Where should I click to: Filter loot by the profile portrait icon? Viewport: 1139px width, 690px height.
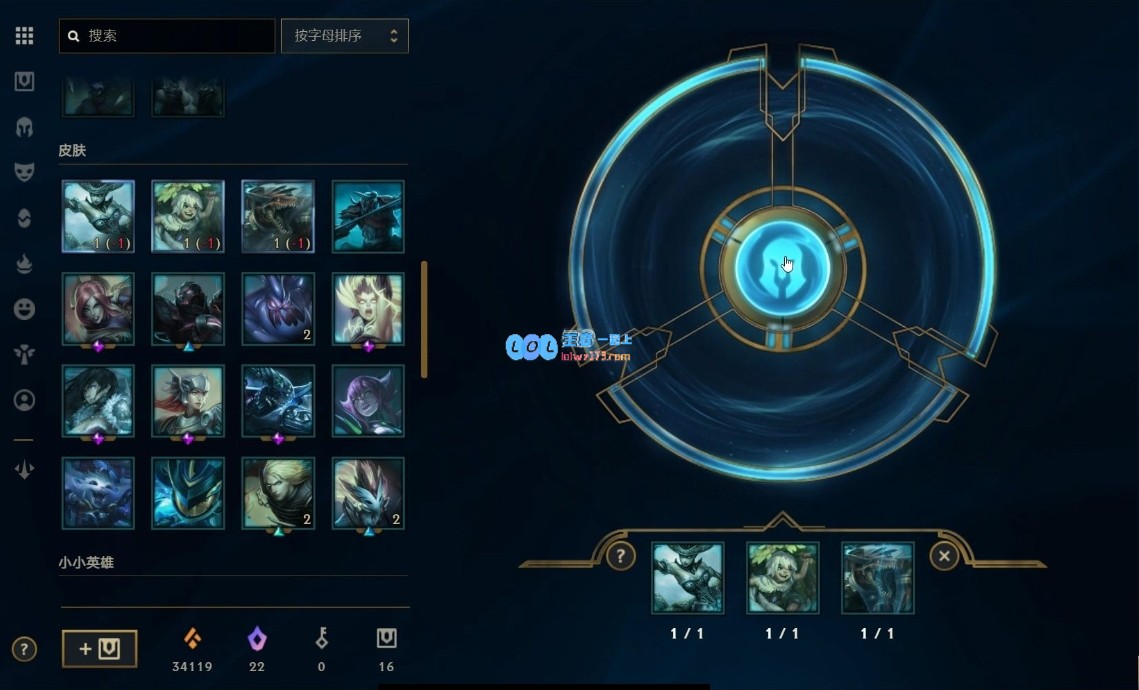click(x=25, y=400)
